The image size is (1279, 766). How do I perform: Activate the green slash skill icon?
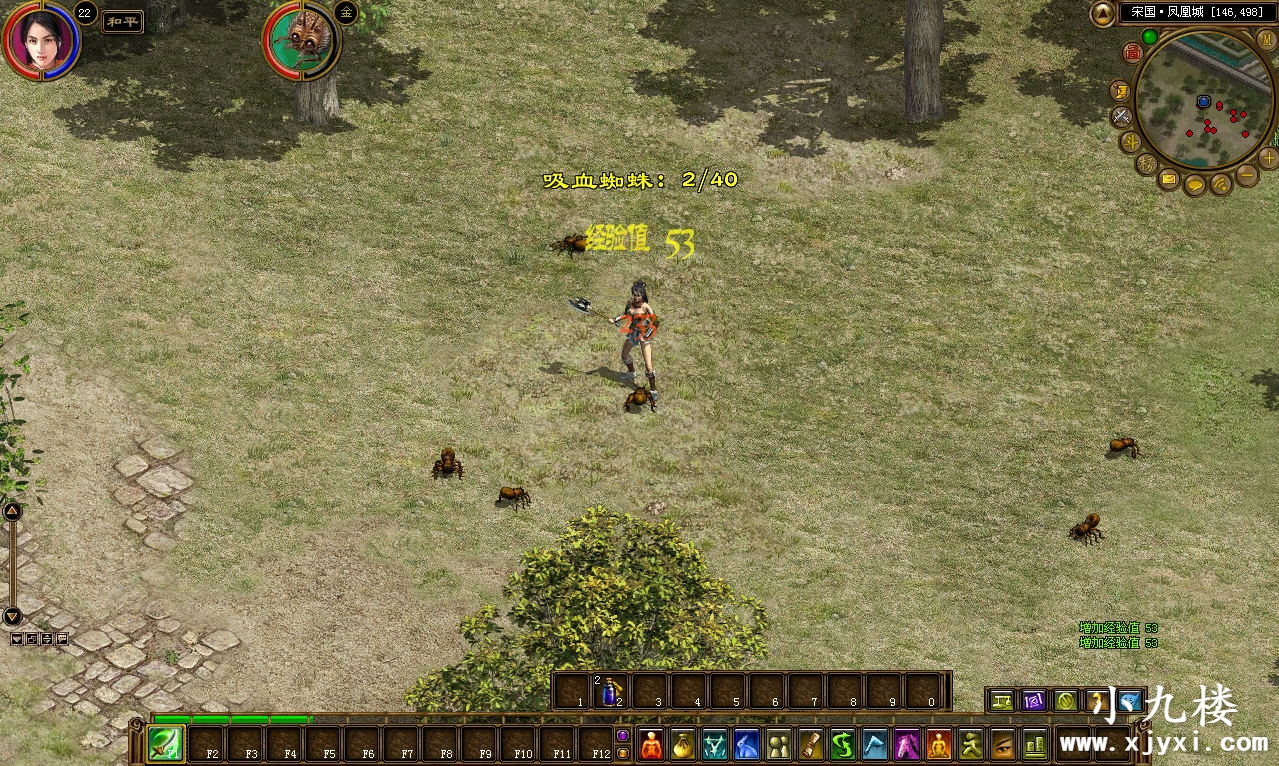166,744
